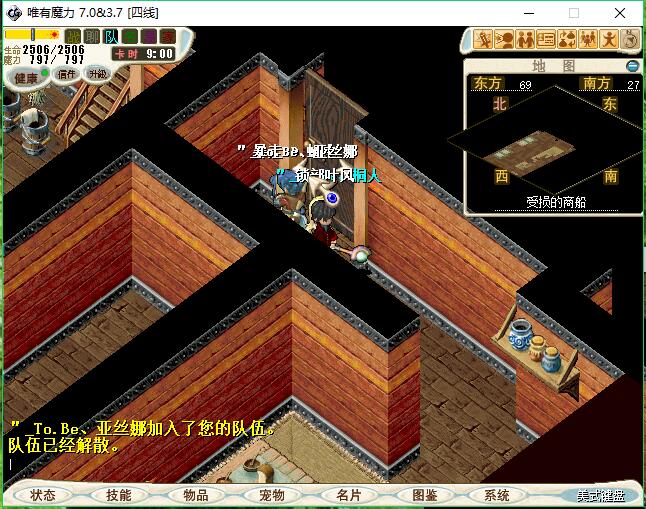Toggle the 美式键盘 input method button
The image size is (646, 509).
point(600,496)
